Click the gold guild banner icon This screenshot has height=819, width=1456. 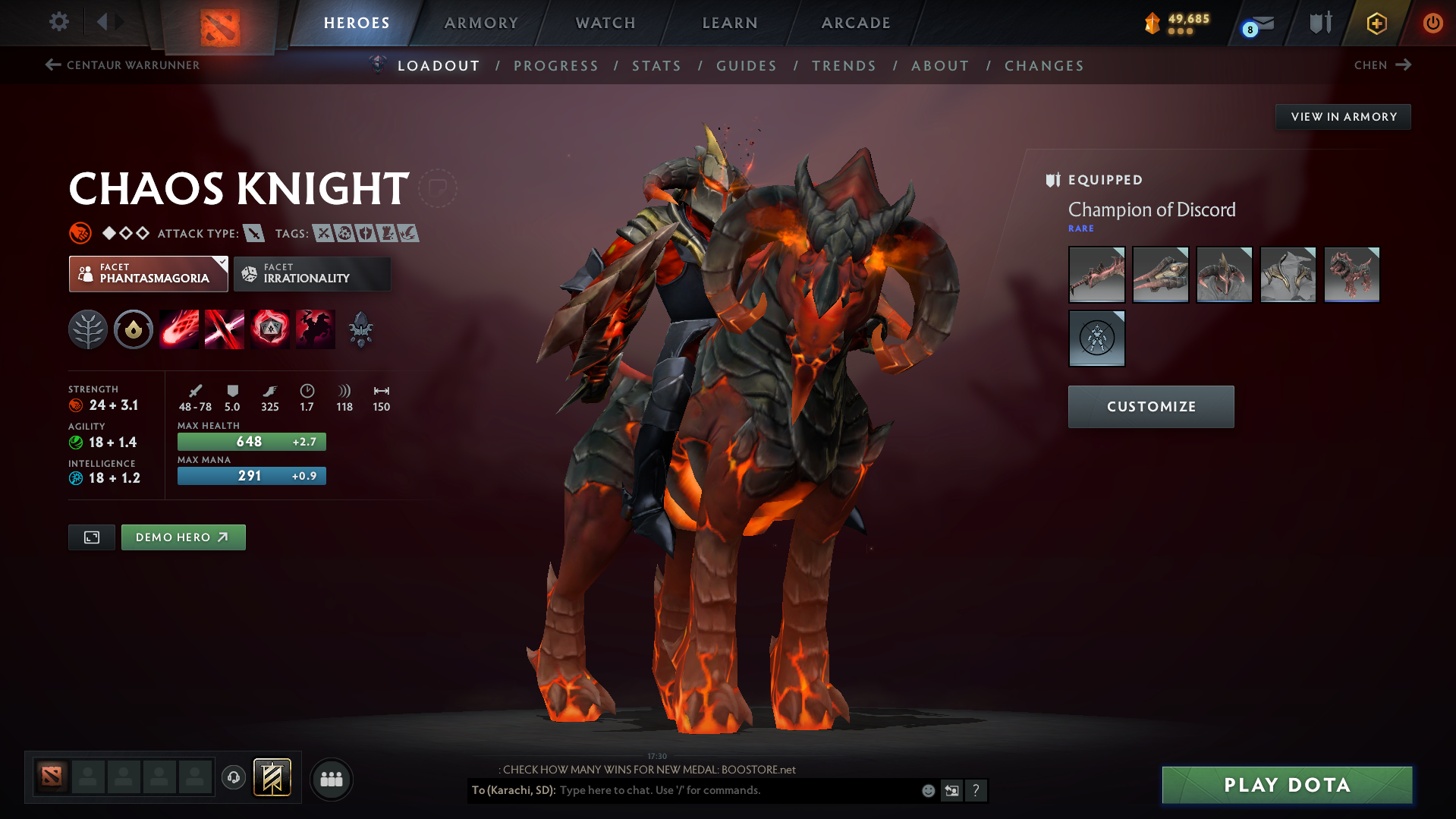pyautogui.click(x=272, y=778)
